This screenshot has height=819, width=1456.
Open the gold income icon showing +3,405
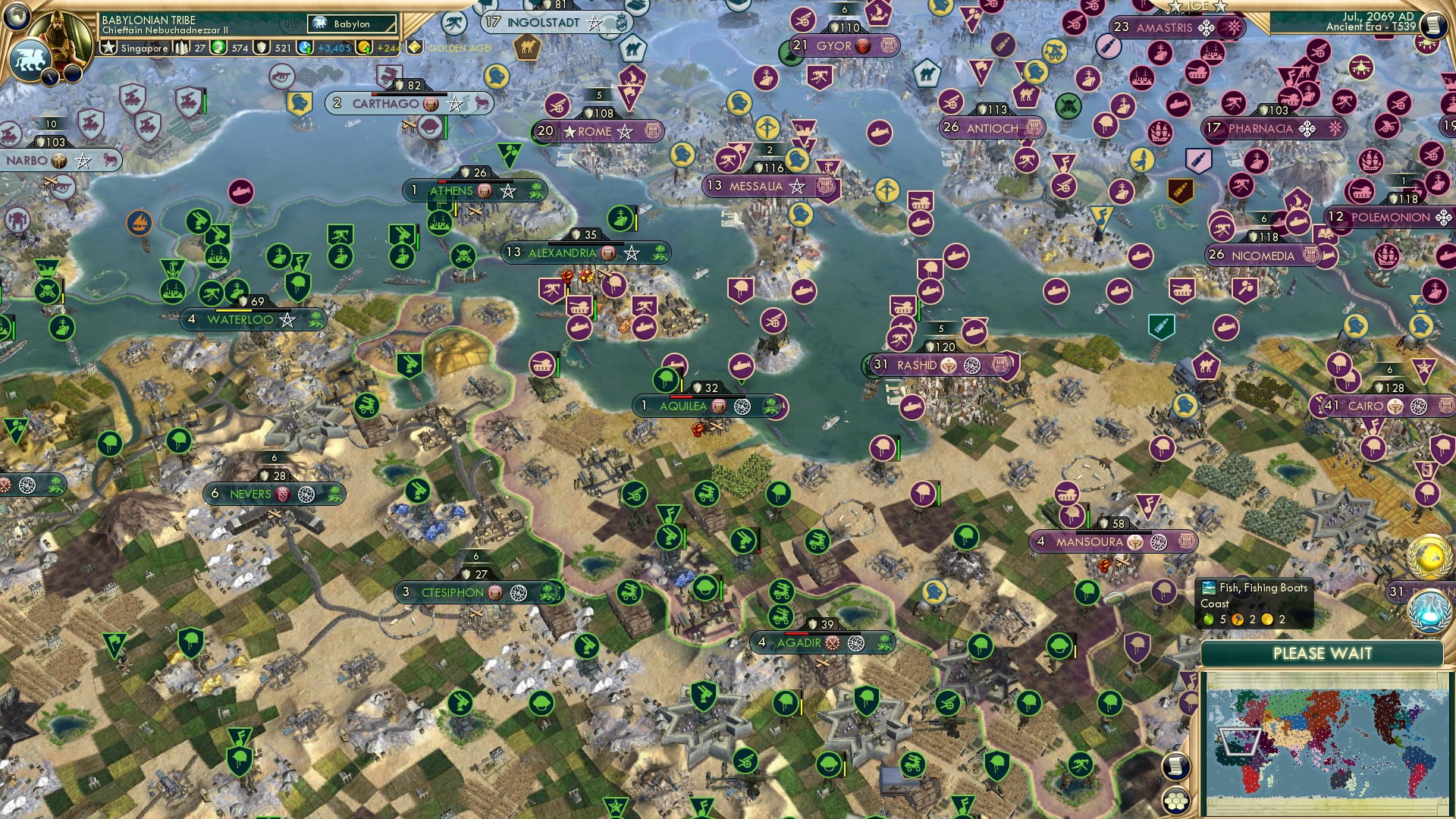click(x=303, y=48)
